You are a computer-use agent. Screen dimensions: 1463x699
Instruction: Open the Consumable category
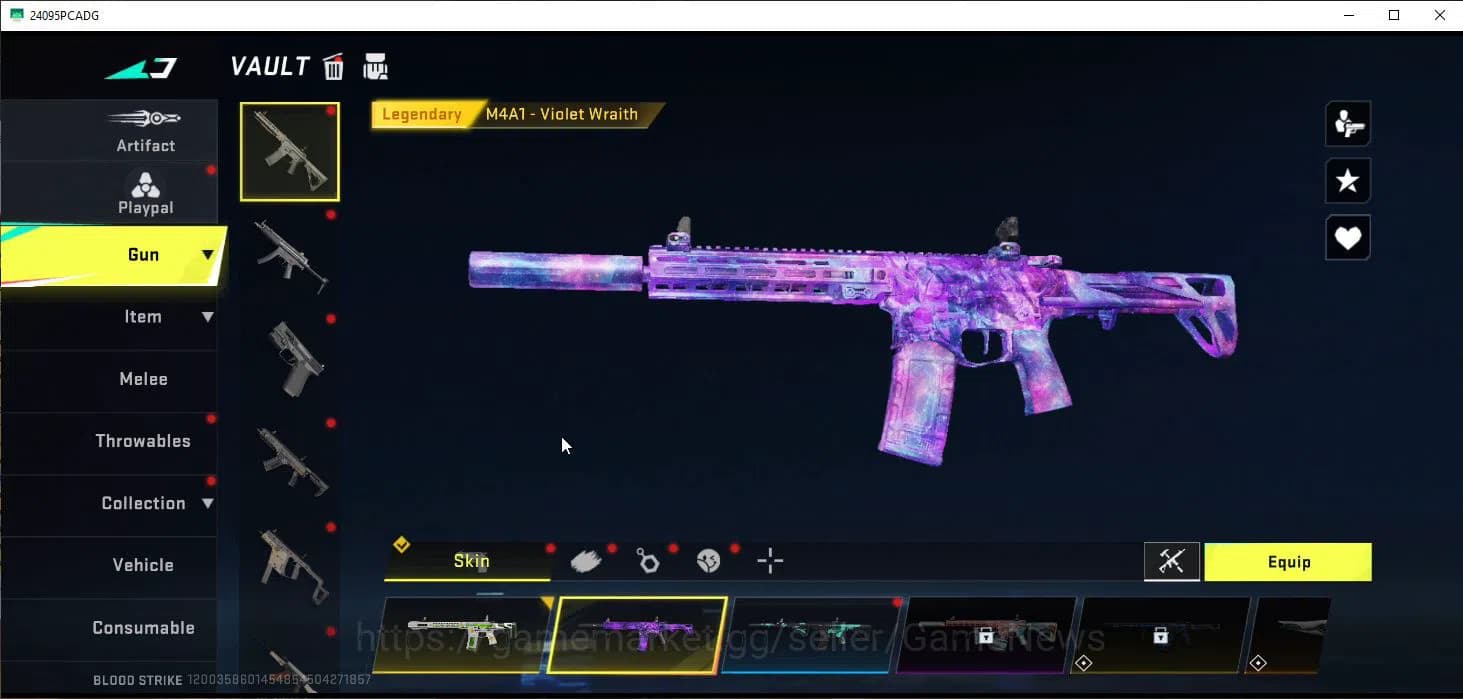pyautogui.click(x=143, y=628)
